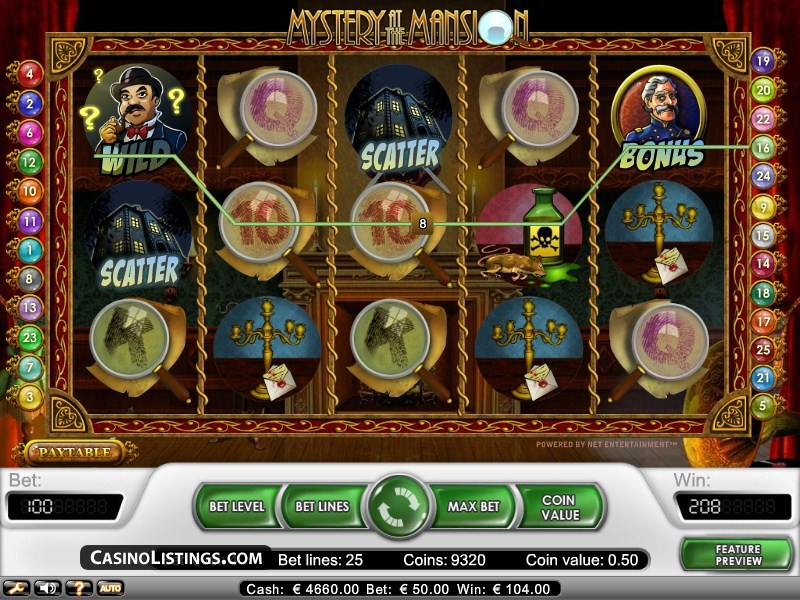Viewport: 800px width, 600px height.
Task: Open help with the question mark icon
Action: [76, 588]
